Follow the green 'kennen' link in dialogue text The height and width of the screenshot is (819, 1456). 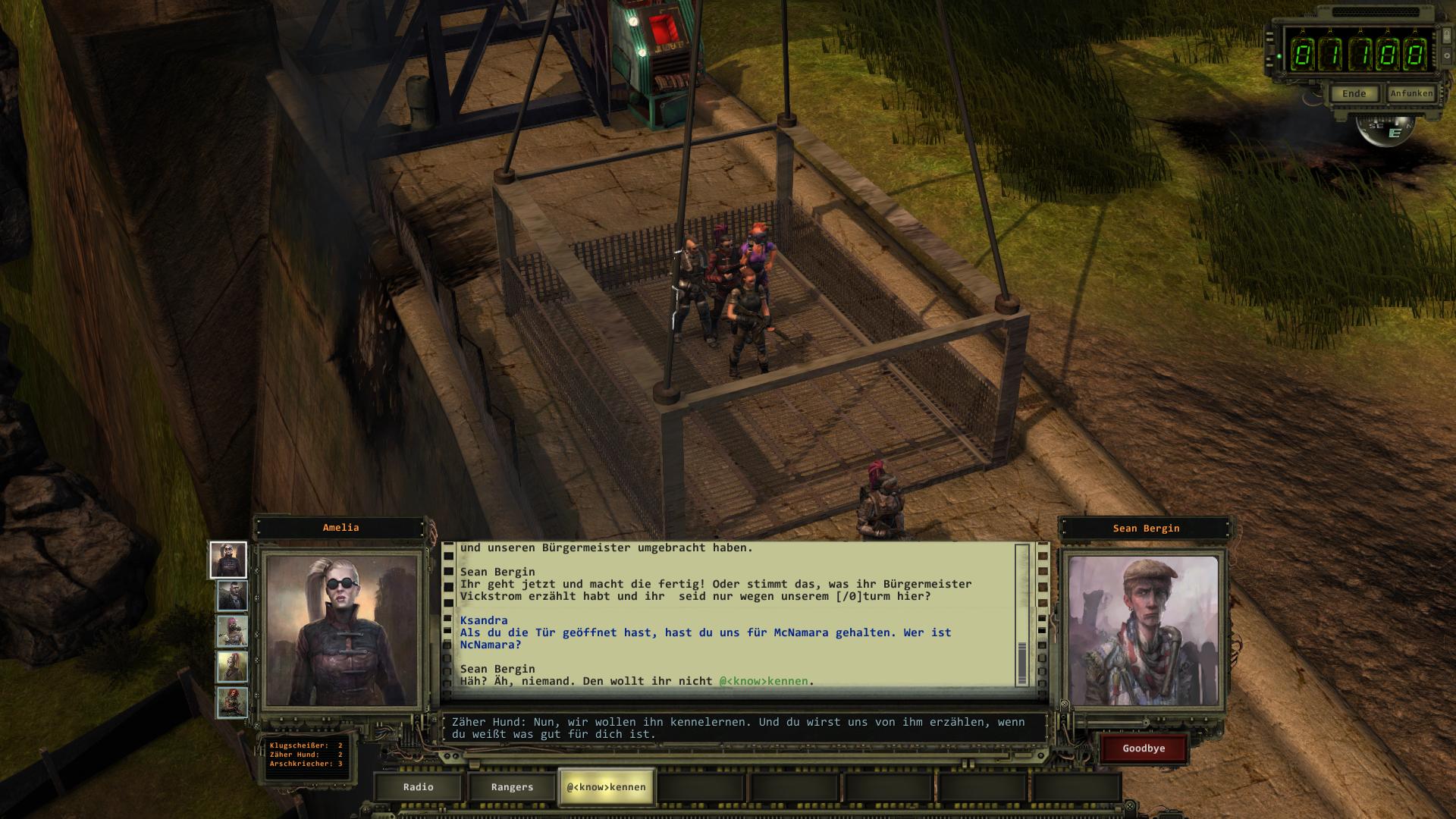click(766, 681)
